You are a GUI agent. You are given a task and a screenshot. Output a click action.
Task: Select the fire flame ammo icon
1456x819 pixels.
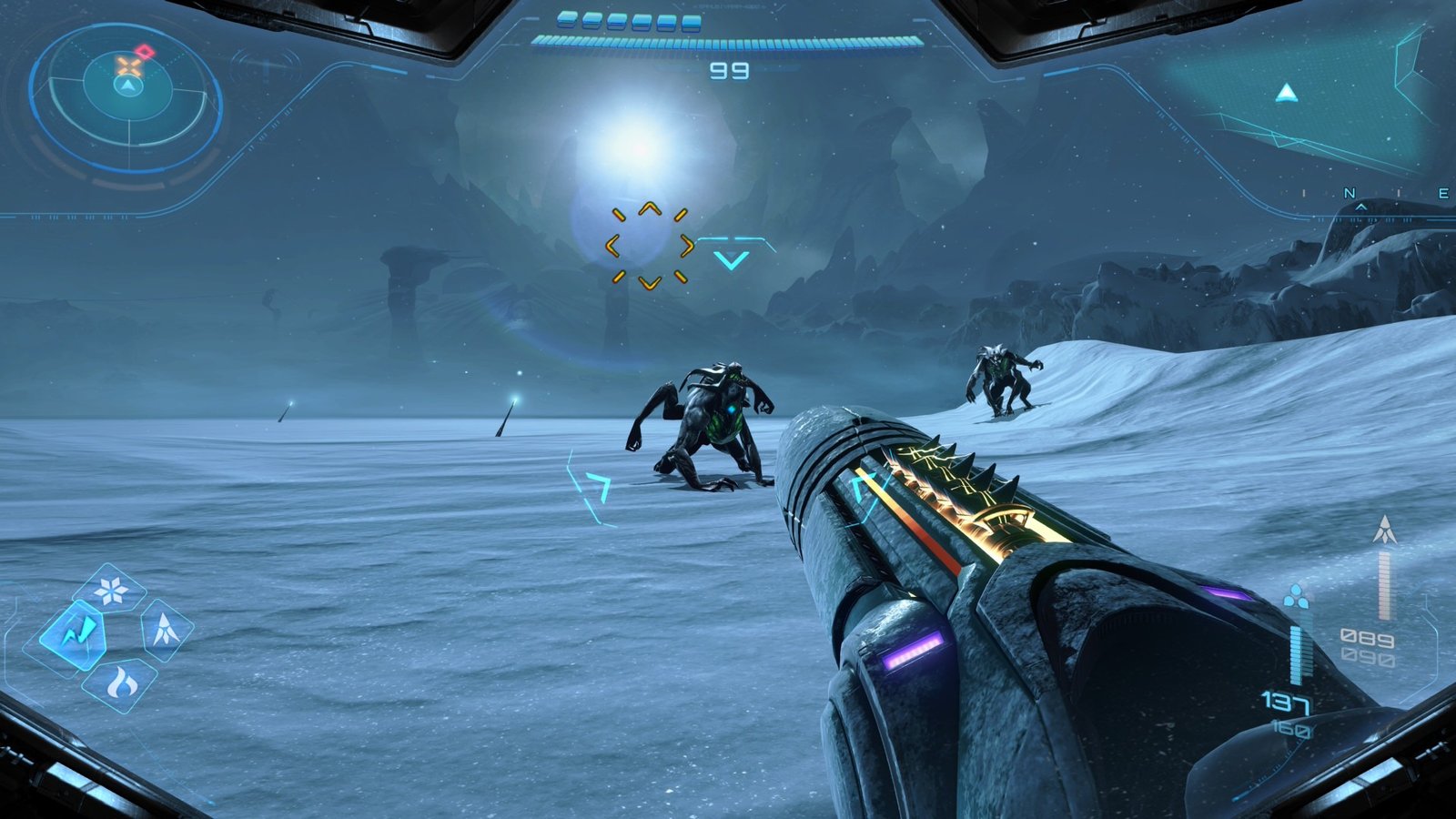click(x=122, y=683)
